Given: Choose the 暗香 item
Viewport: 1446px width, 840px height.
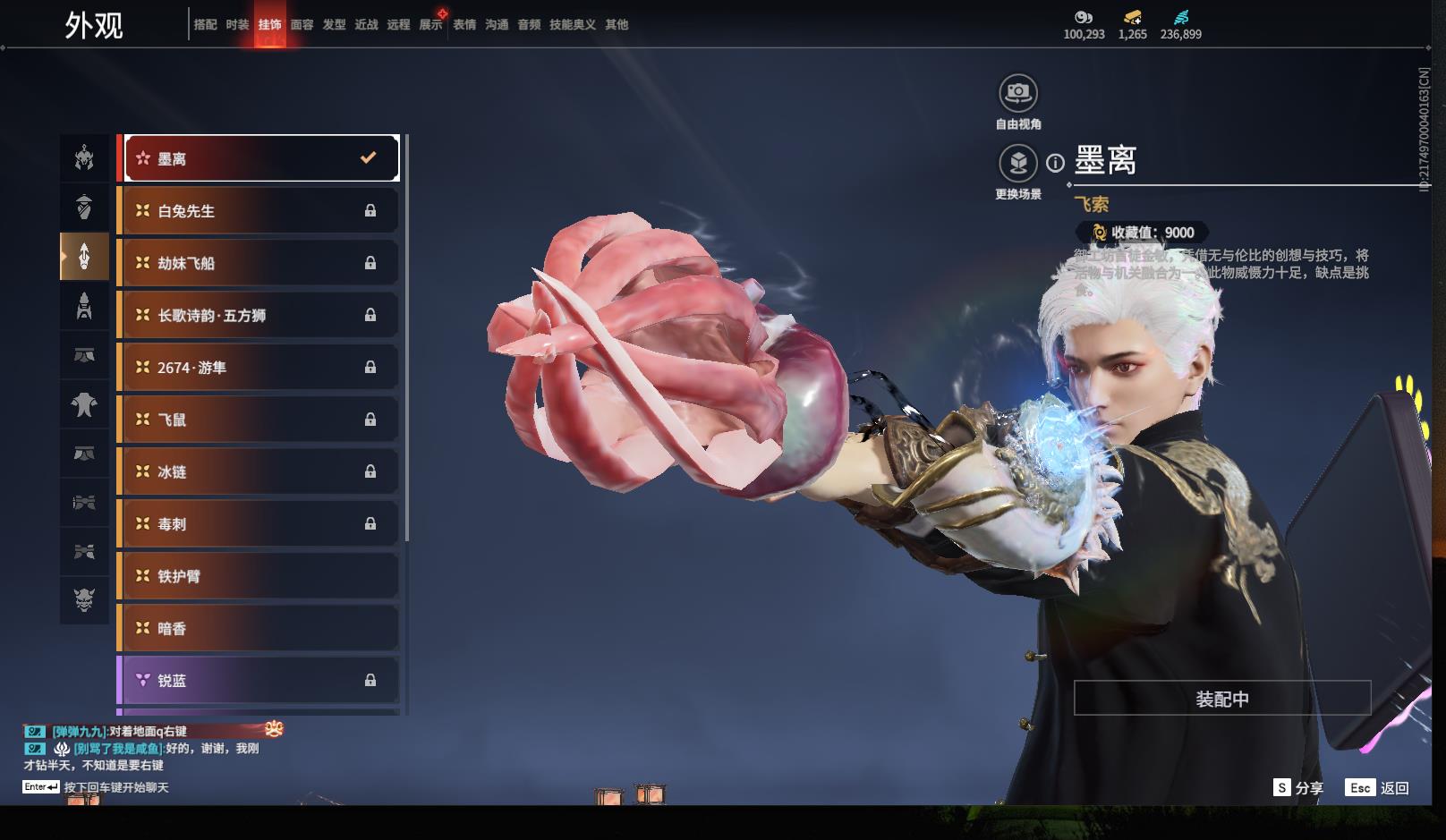Looking at the screenshot, I should click(x=259, y=628).
